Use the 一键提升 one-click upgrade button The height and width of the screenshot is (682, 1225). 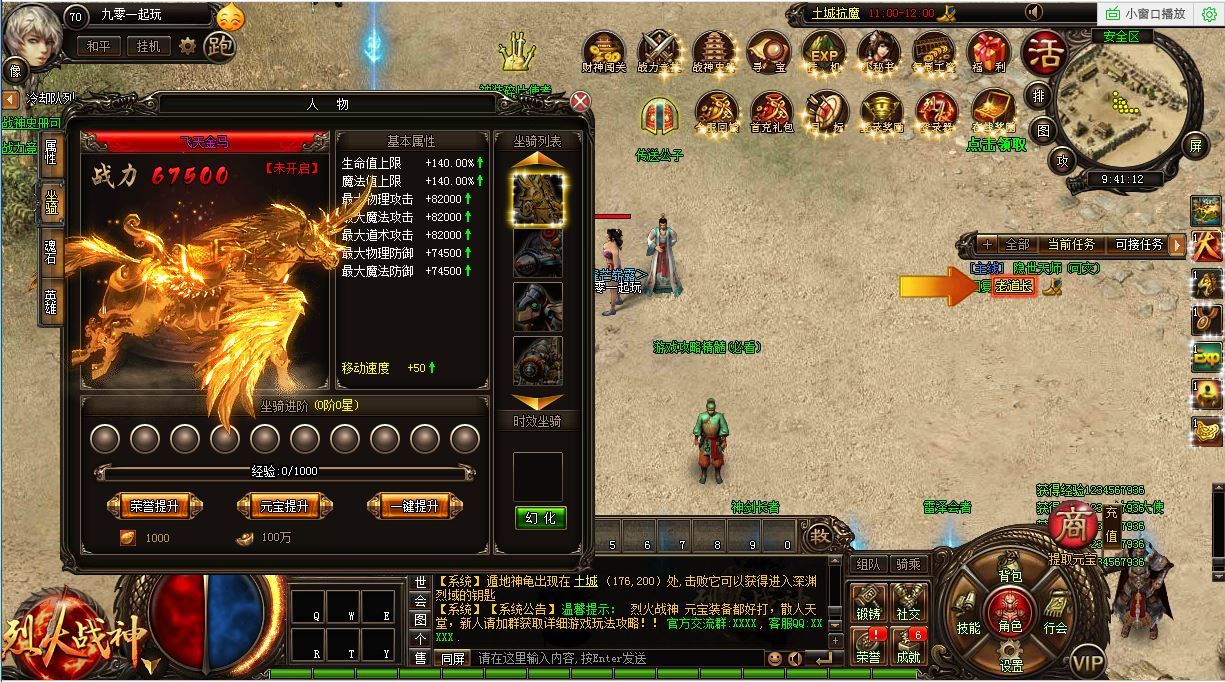[x=414, y=506]
